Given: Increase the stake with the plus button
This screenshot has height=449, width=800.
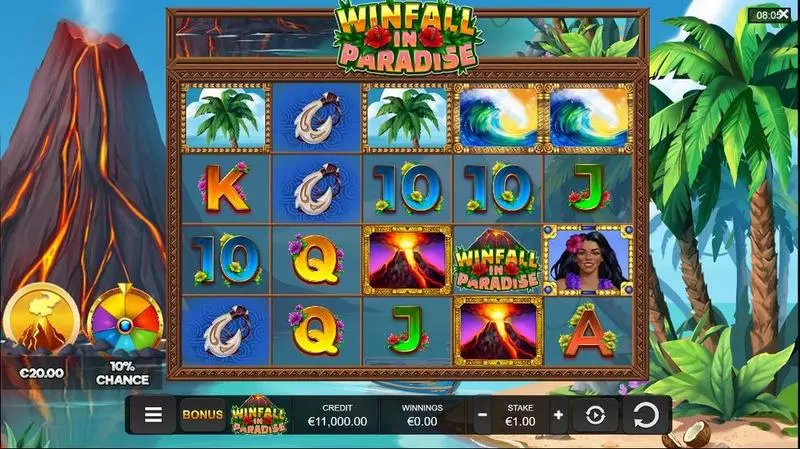Looking at the screenshot, I should (x=558, y=414).
